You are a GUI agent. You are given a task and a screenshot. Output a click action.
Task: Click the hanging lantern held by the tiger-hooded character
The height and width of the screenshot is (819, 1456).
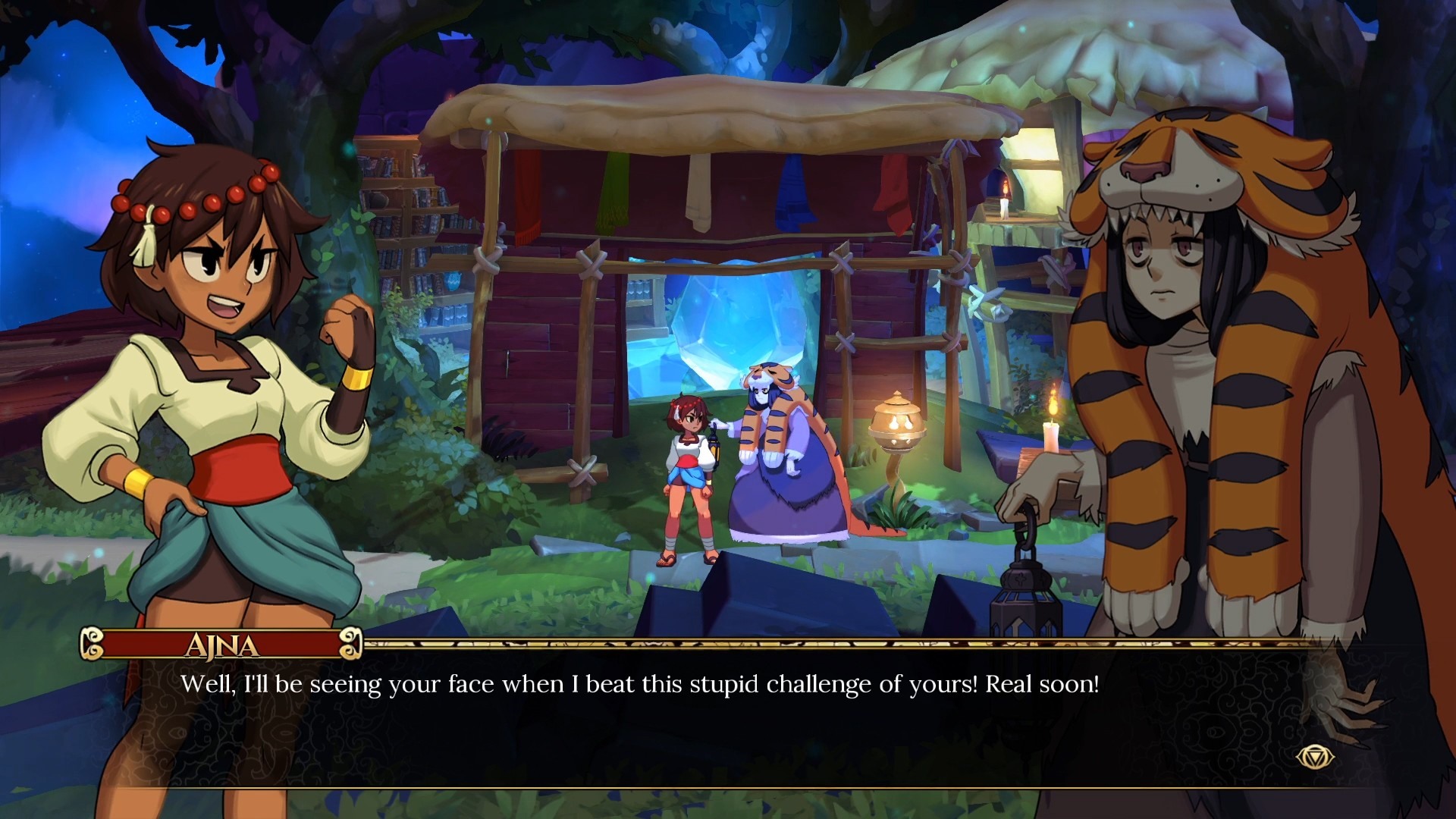point(1025,607)
